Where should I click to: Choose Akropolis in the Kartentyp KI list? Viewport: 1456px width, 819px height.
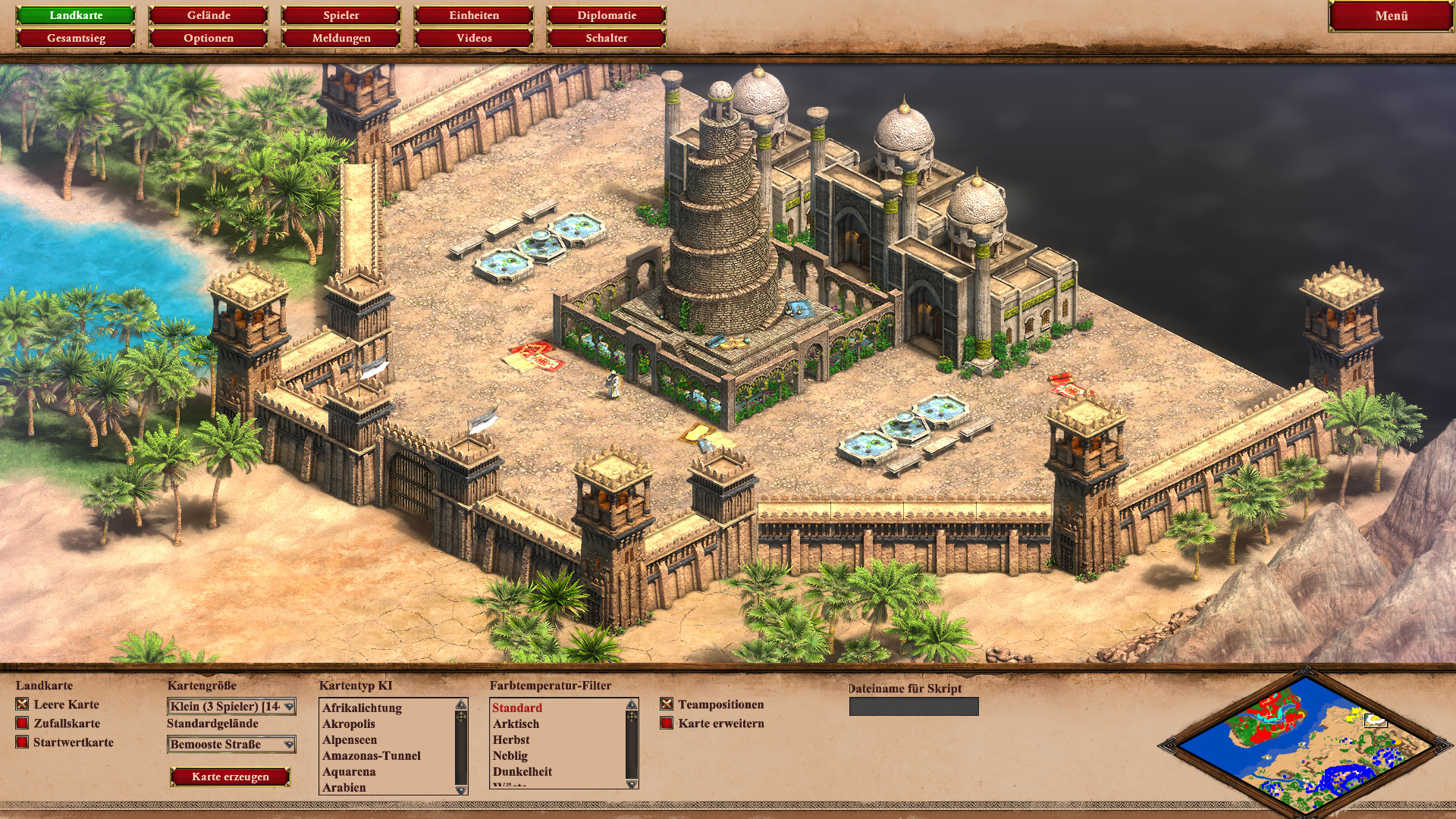pyautogui.click(x=349, y=724)
